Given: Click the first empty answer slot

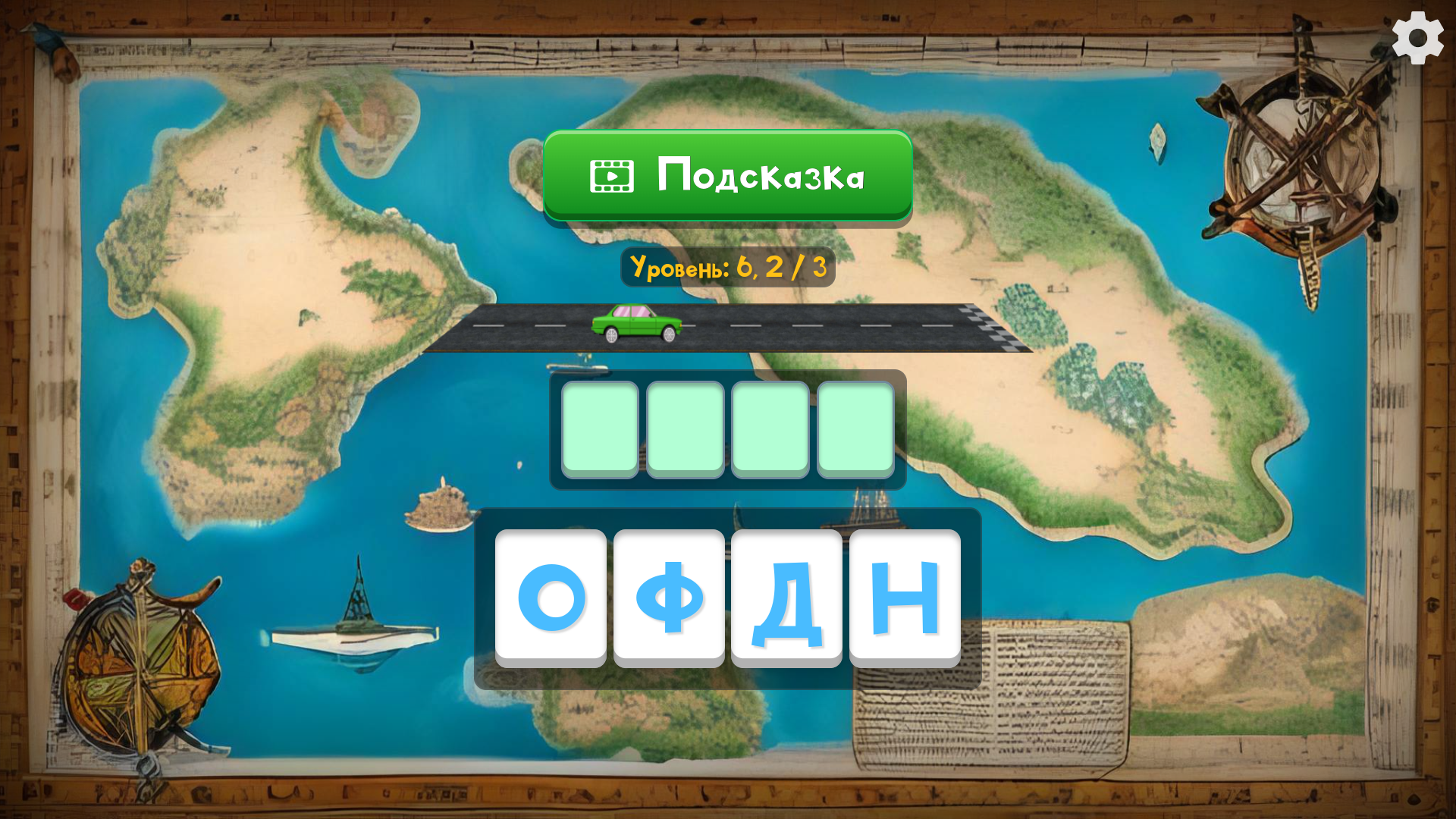Looking at the screenshot, I should [600, 430].
